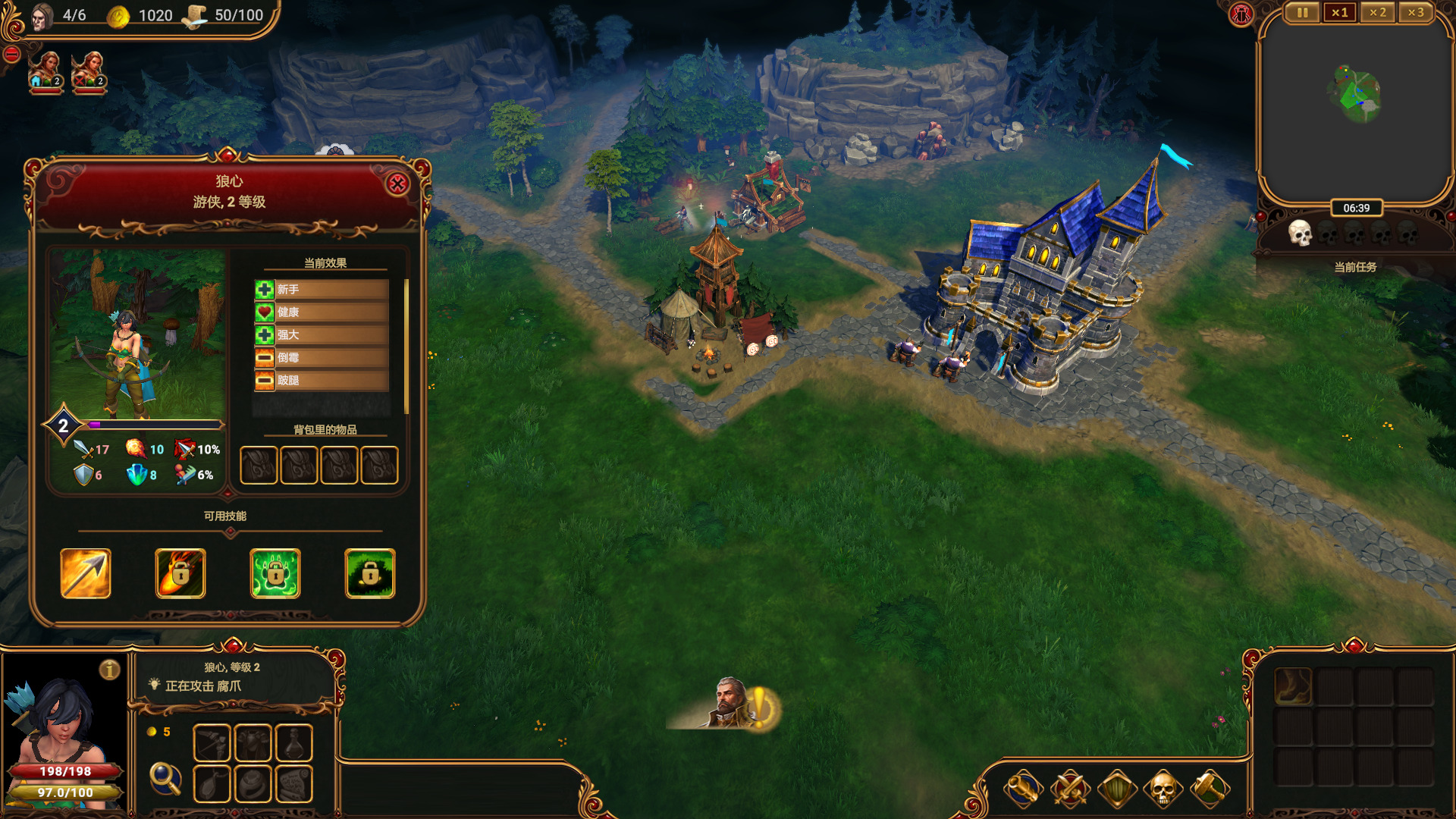The width and height of the screenshot is (1456, 819).
Task: Select the arrow shot skill icon
Action: pyautogui.click(x=86, y=573)
